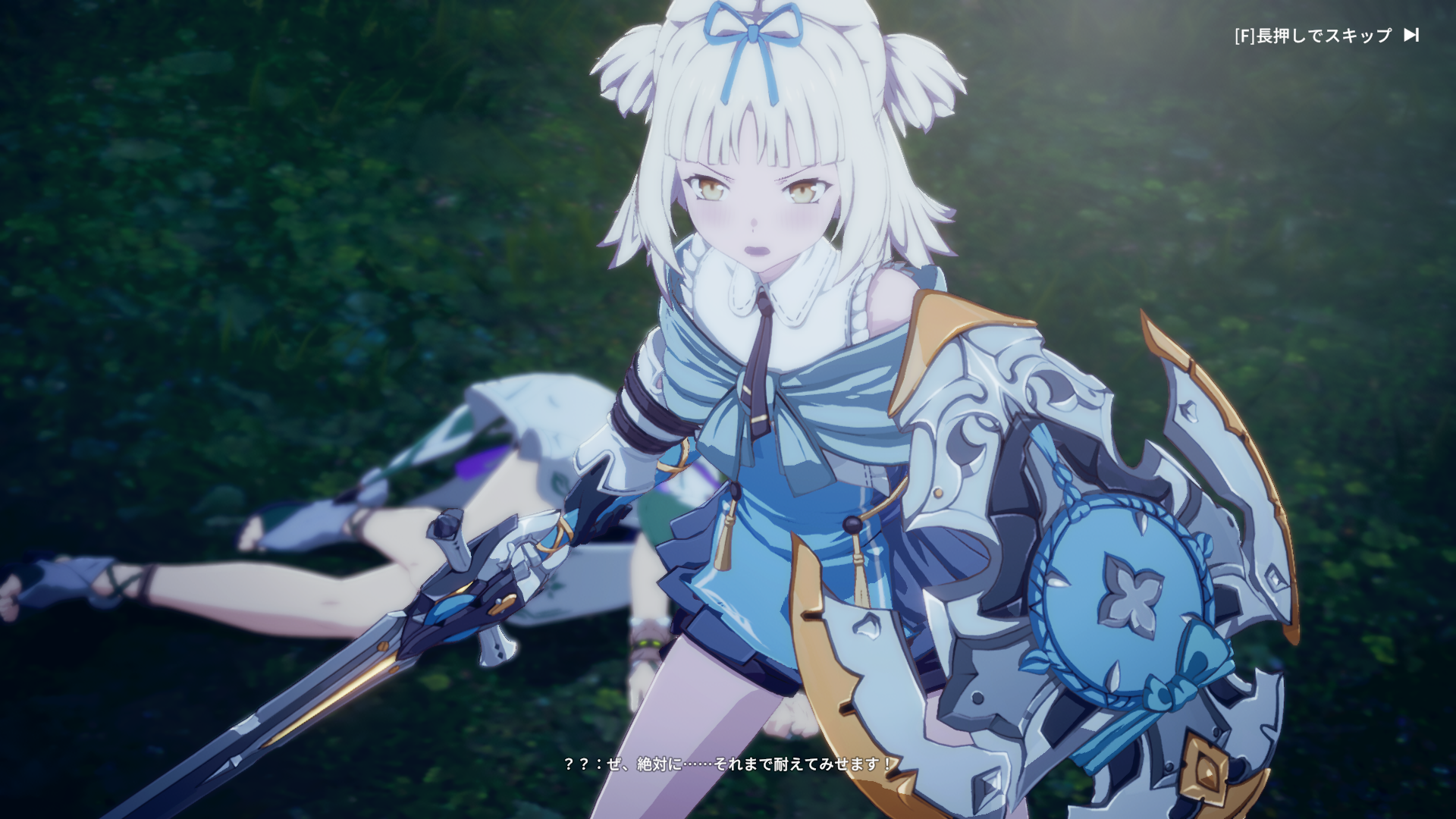Image resolution: width=1456 pixels, height=819 pixels.
Task: Click the [F] key hint indicator
Action: tap(1244, 34)
